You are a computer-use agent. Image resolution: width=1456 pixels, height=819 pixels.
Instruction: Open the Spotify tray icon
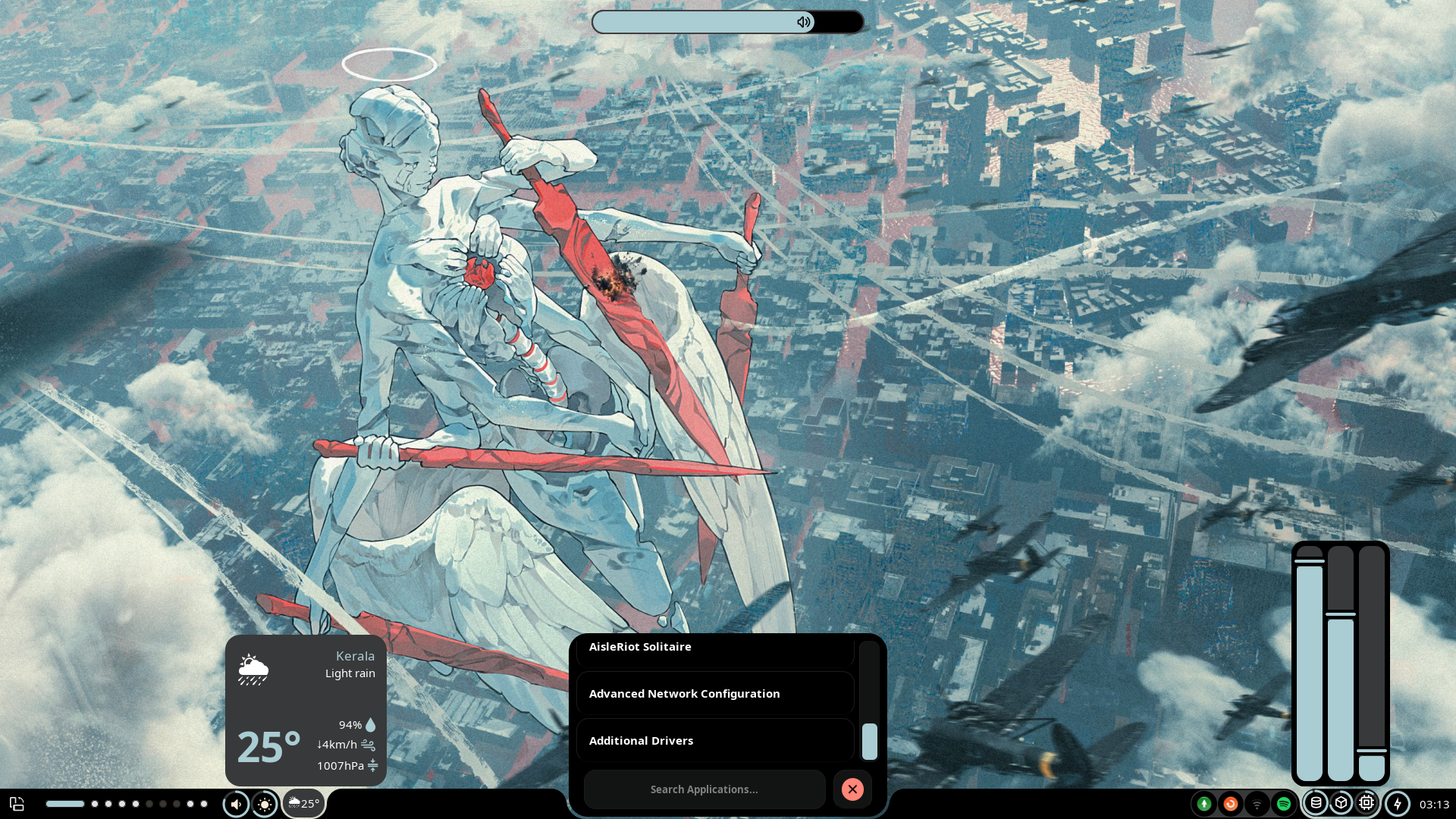coord(1284,804)
